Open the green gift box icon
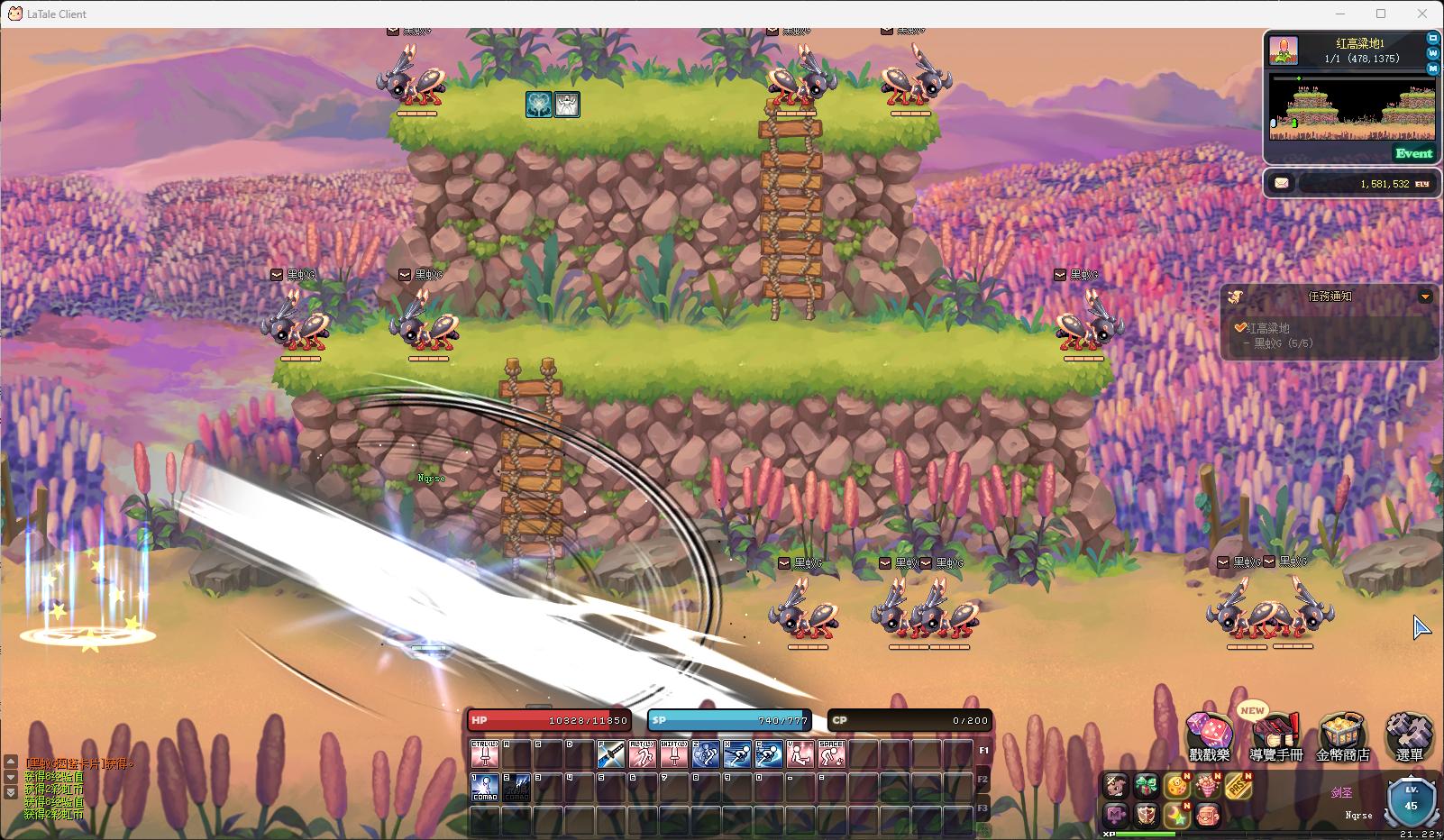Viewport: 1444px width, 840px height. [1147, 786]
